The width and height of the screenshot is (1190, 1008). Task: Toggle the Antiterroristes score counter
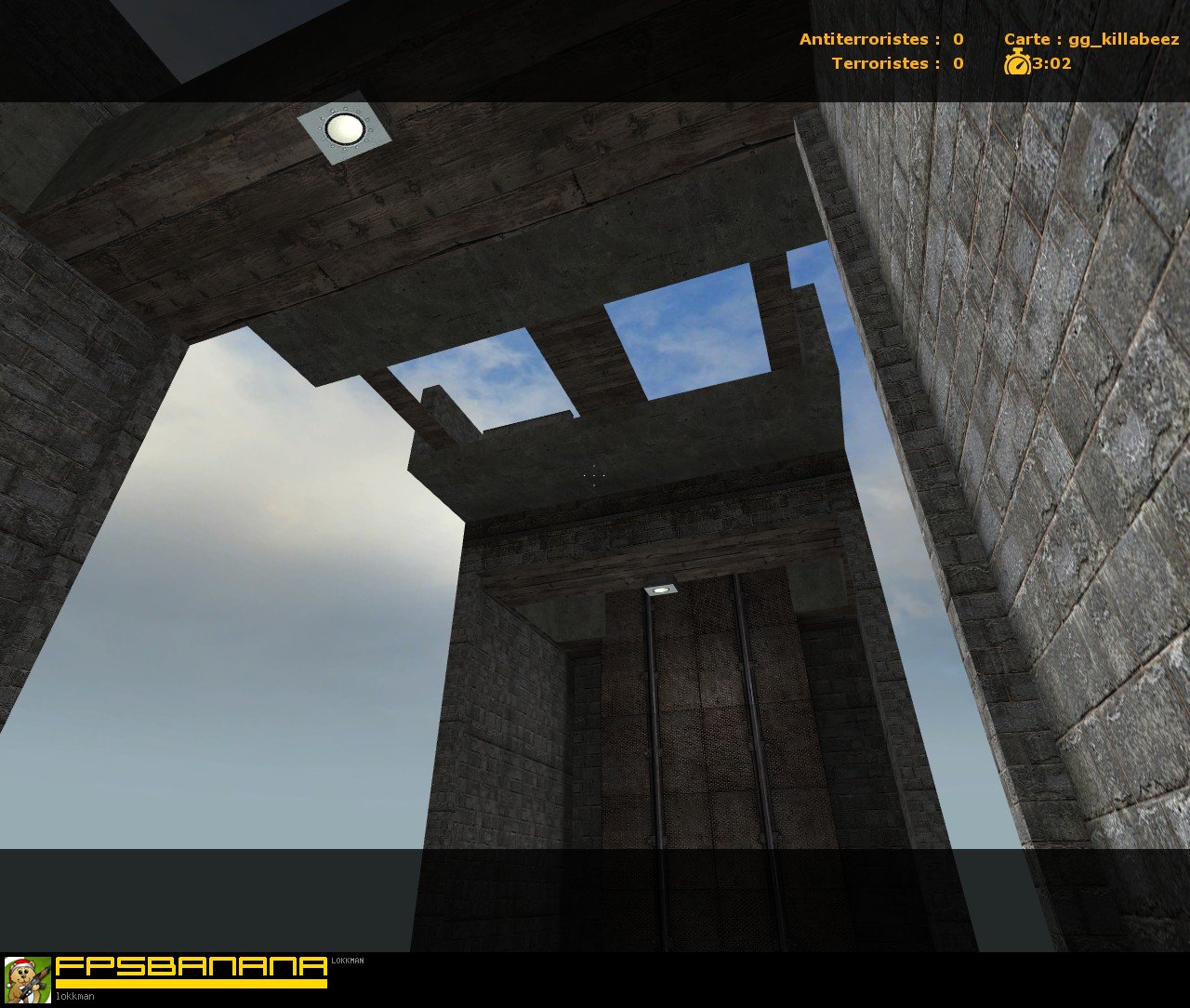click(880, 39)
